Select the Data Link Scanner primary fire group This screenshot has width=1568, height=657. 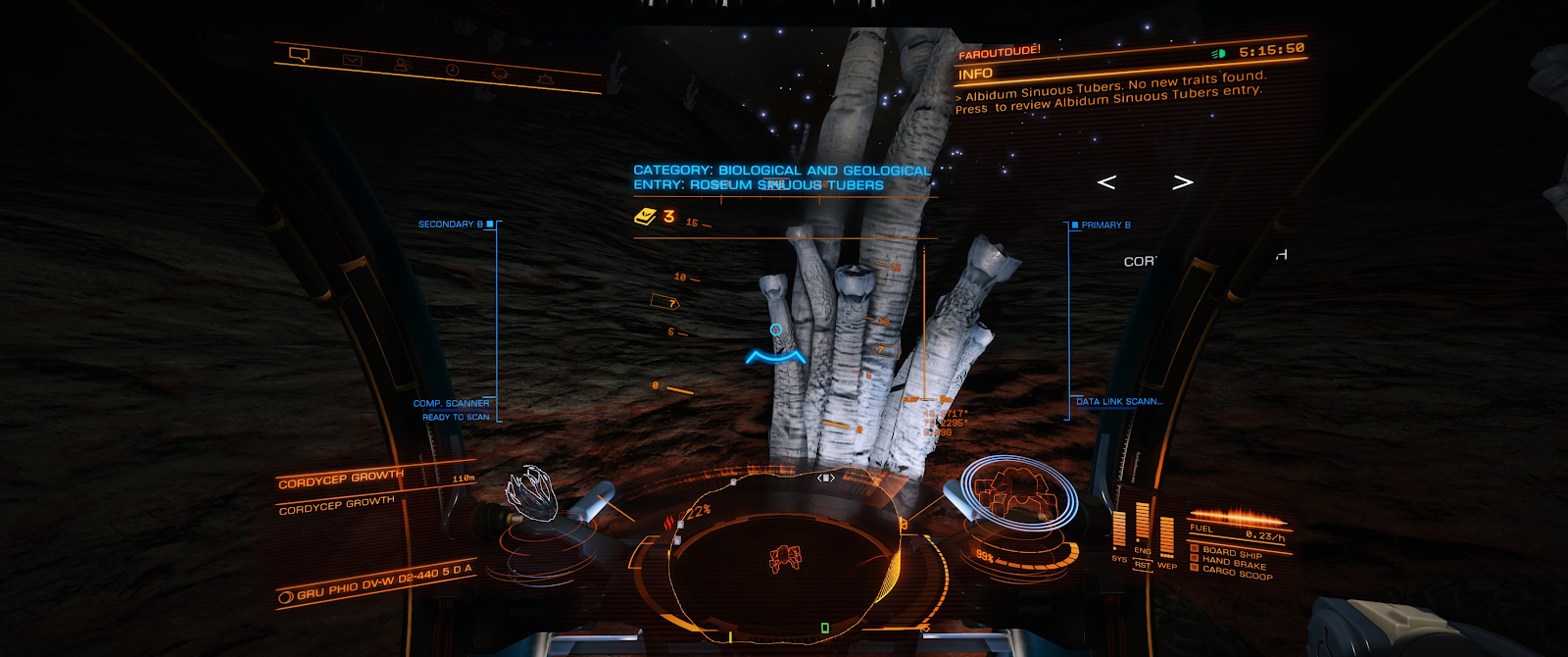[1119, 402]
